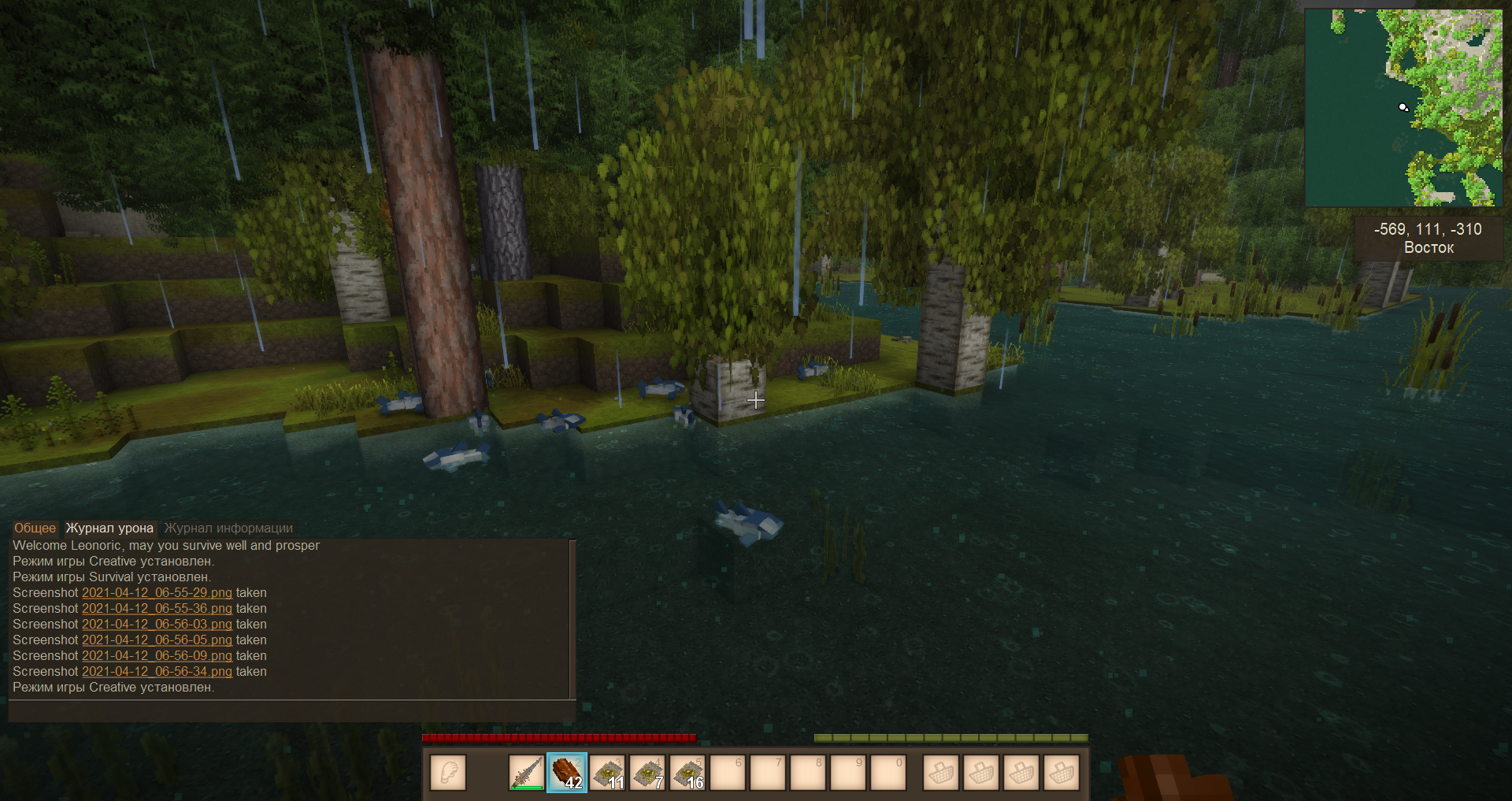The height and width of the screenshot is (801, 1512).
Task: Open screenshot link 2021-04-12_06-56-34.png
Action: pyautogui.click(x=157, y=671)
